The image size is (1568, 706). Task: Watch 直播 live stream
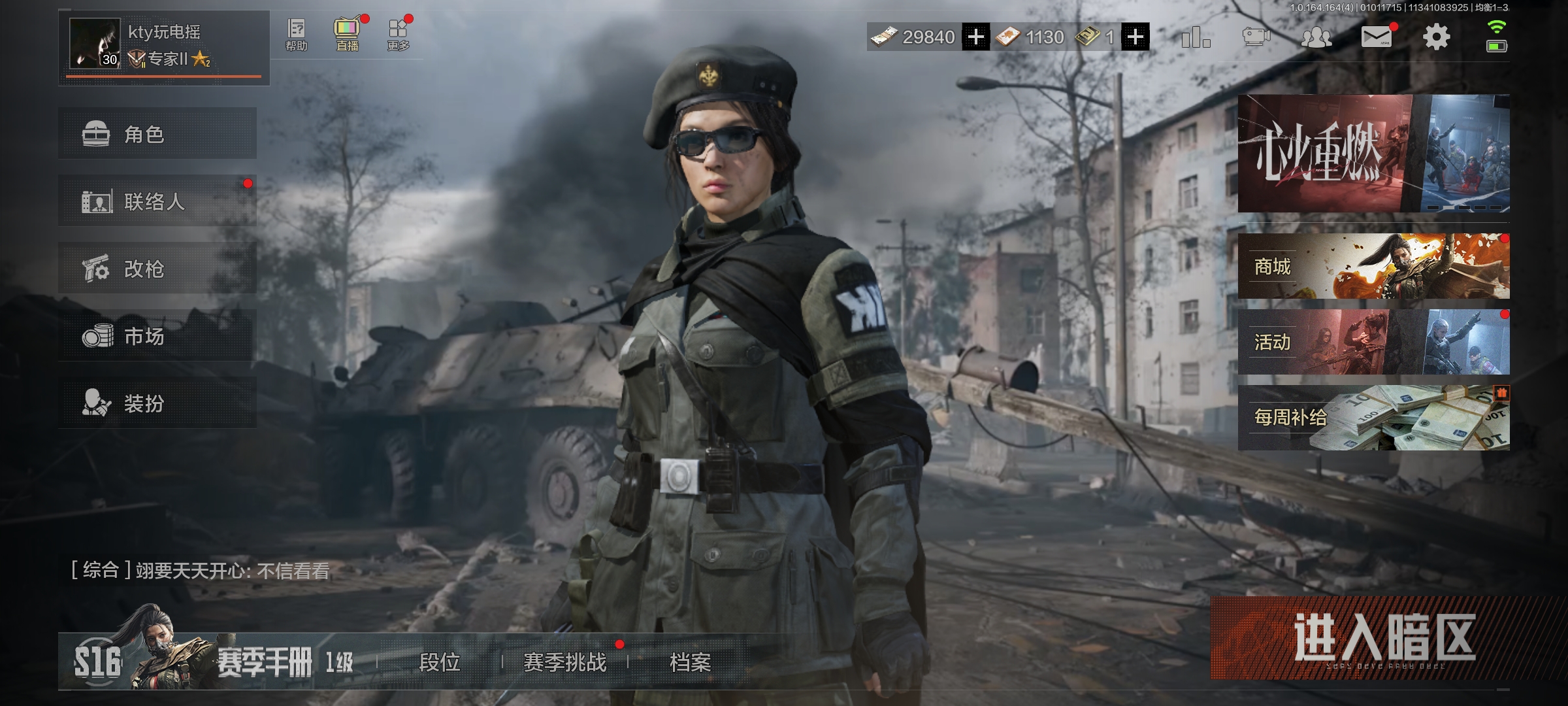point(347,35)
